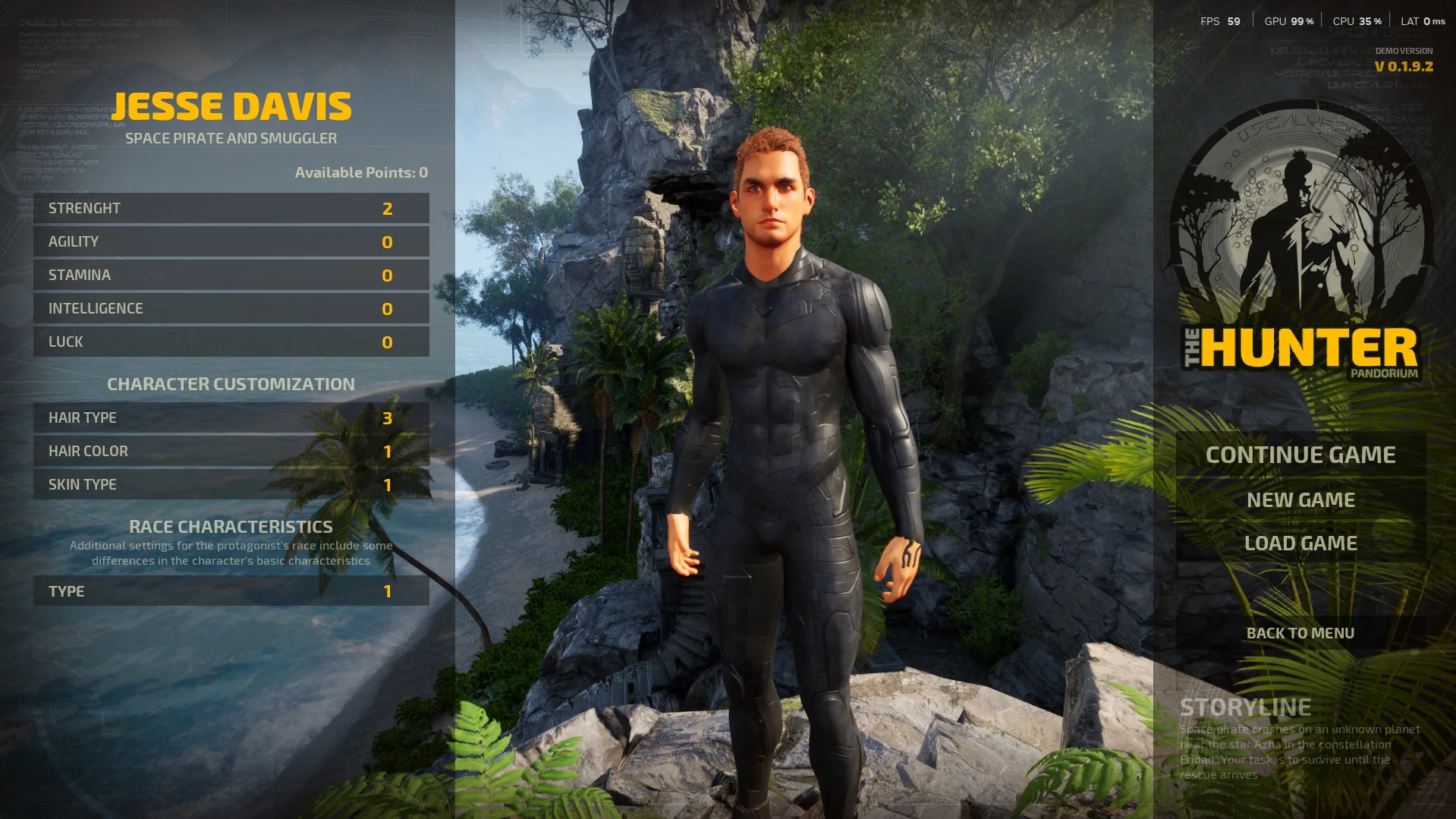The height and width of the screenshot is (819, 1456).
Task: Change the Skin Type option
Action: [x=231, y=484]
